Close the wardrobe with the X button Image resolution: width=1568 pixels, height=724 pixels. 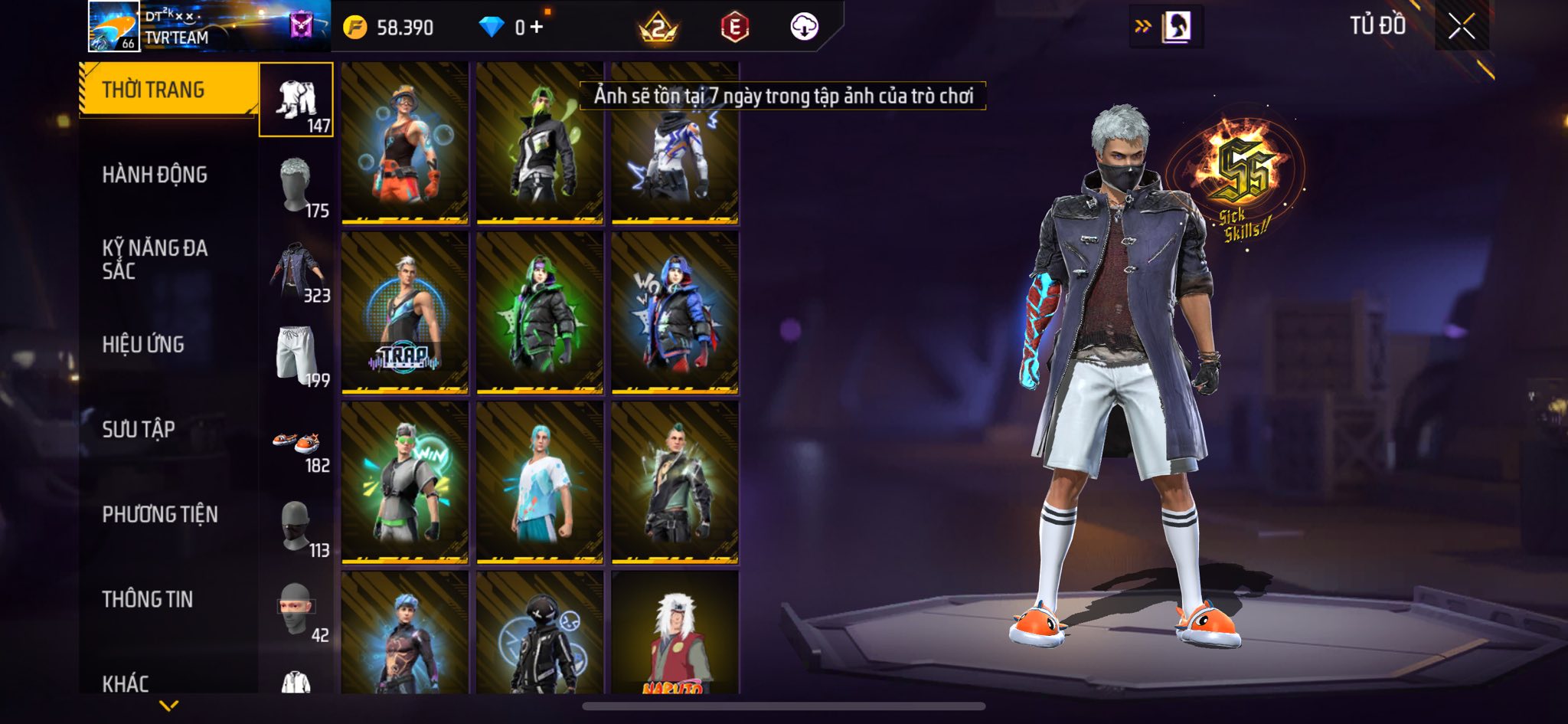pos(1461,27)
